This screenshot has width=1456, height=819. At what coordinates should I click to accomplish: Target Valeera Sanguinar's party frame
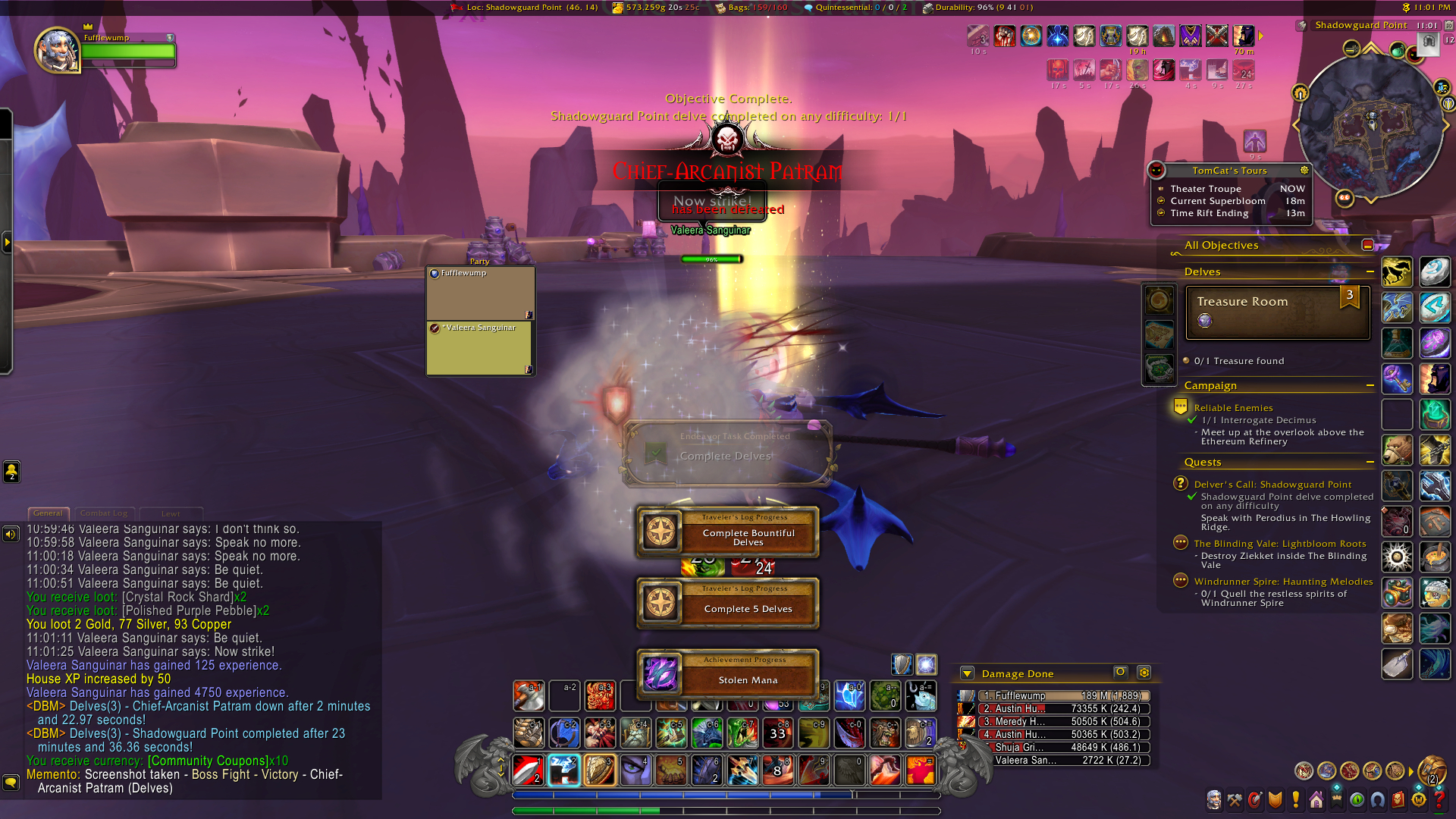click(x=480, y=348)
